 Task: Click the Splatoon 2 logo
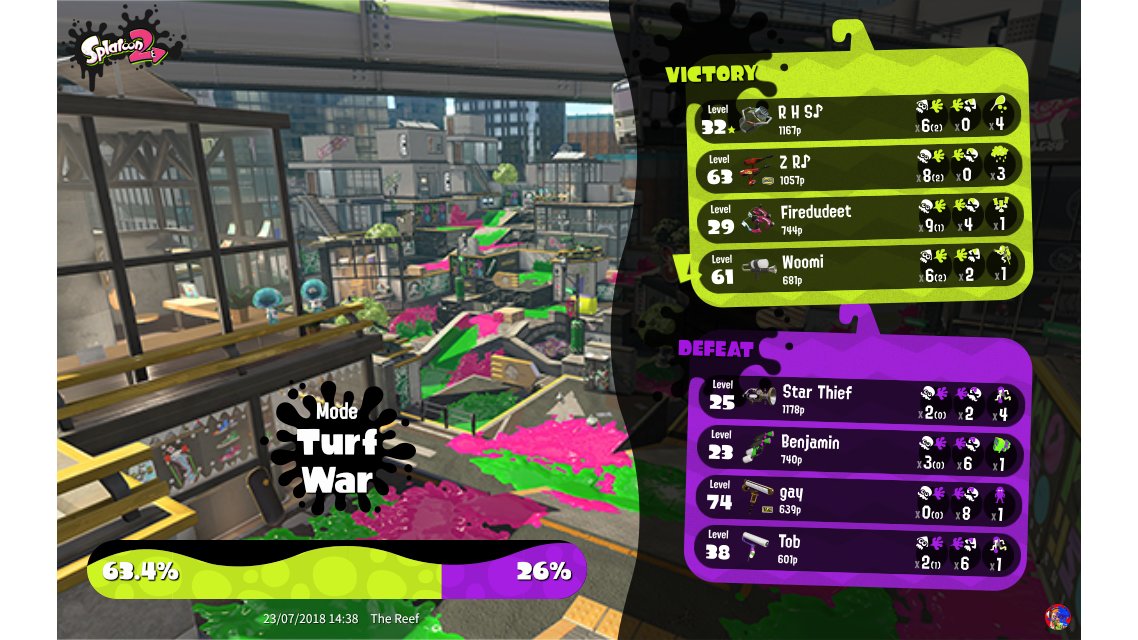click(x=122, y=46)
